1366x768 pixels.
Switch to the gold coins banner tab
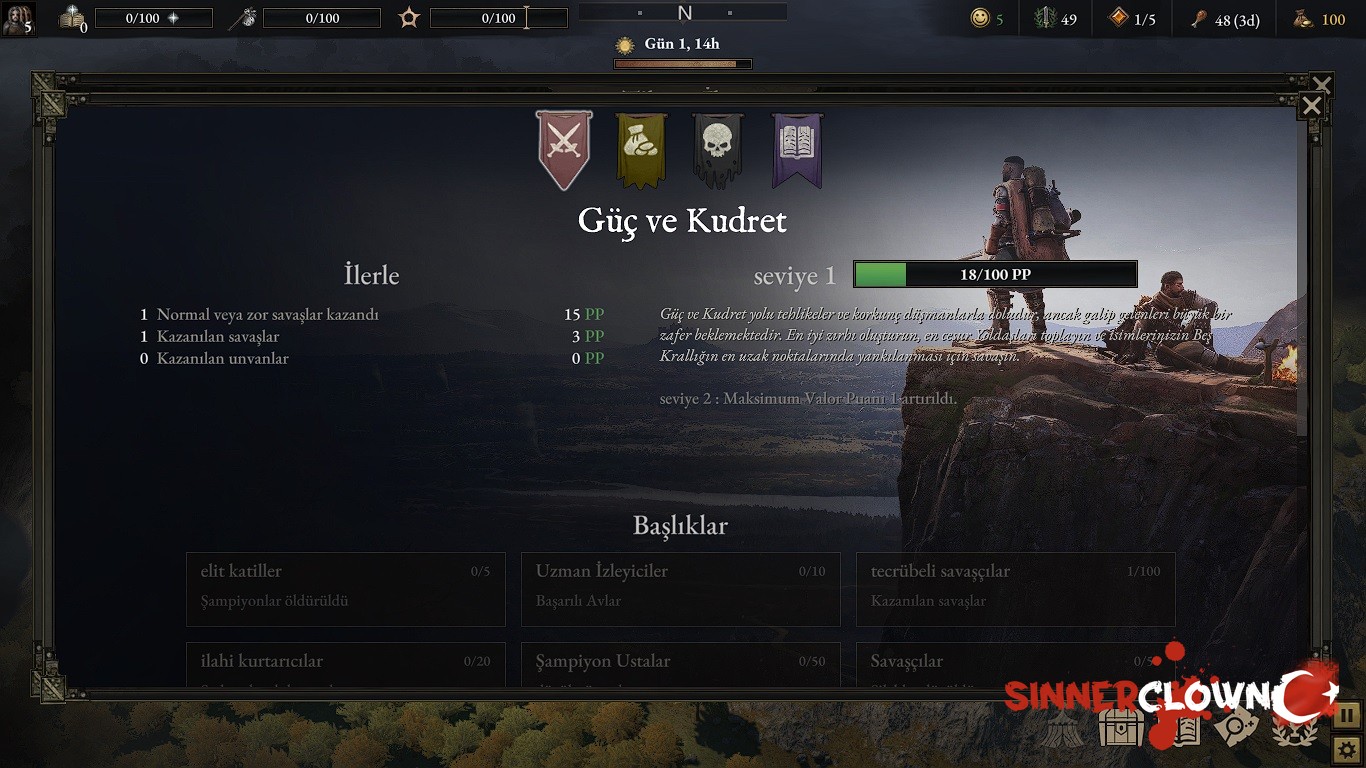coord(641,149)
